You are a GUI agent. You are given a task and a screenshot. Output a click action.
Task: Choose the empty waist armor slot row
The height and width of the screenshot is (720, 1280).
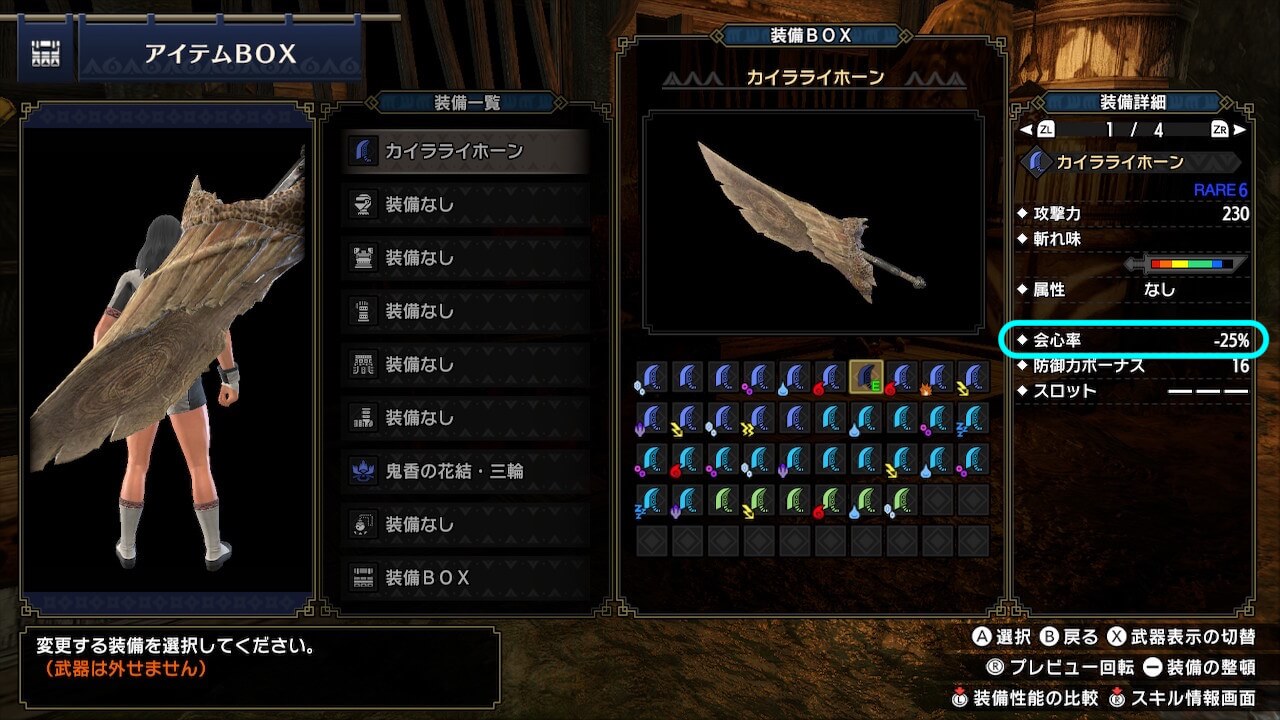tap(465, 365)
